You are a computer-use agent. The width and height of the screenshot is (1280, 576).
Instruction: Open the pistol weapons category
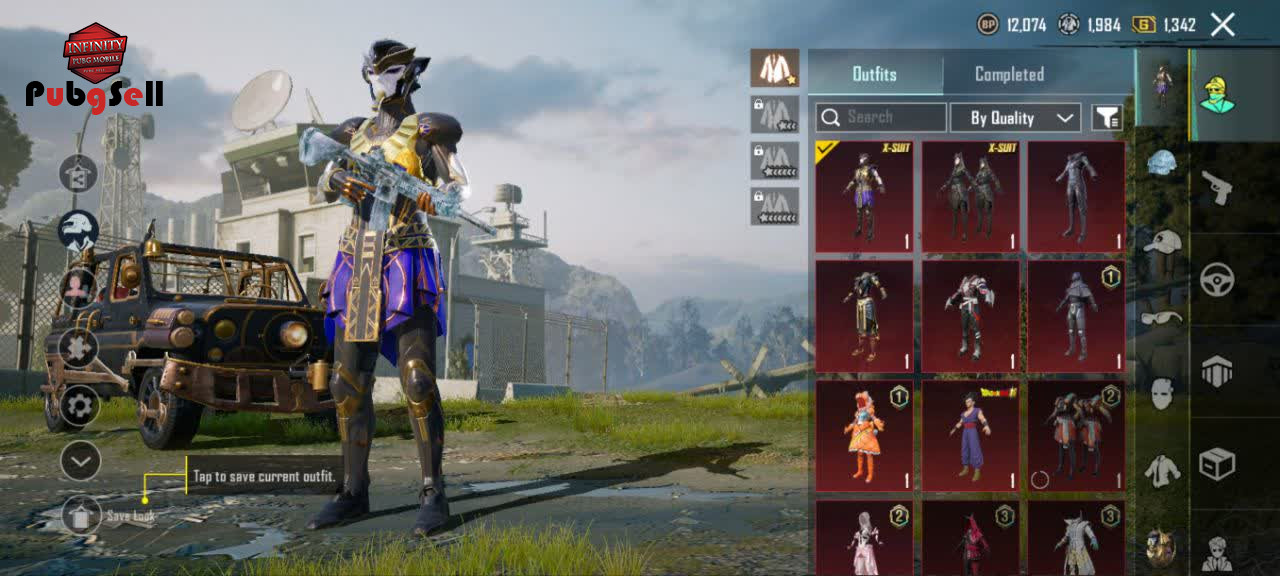(x=1216, y=187)
